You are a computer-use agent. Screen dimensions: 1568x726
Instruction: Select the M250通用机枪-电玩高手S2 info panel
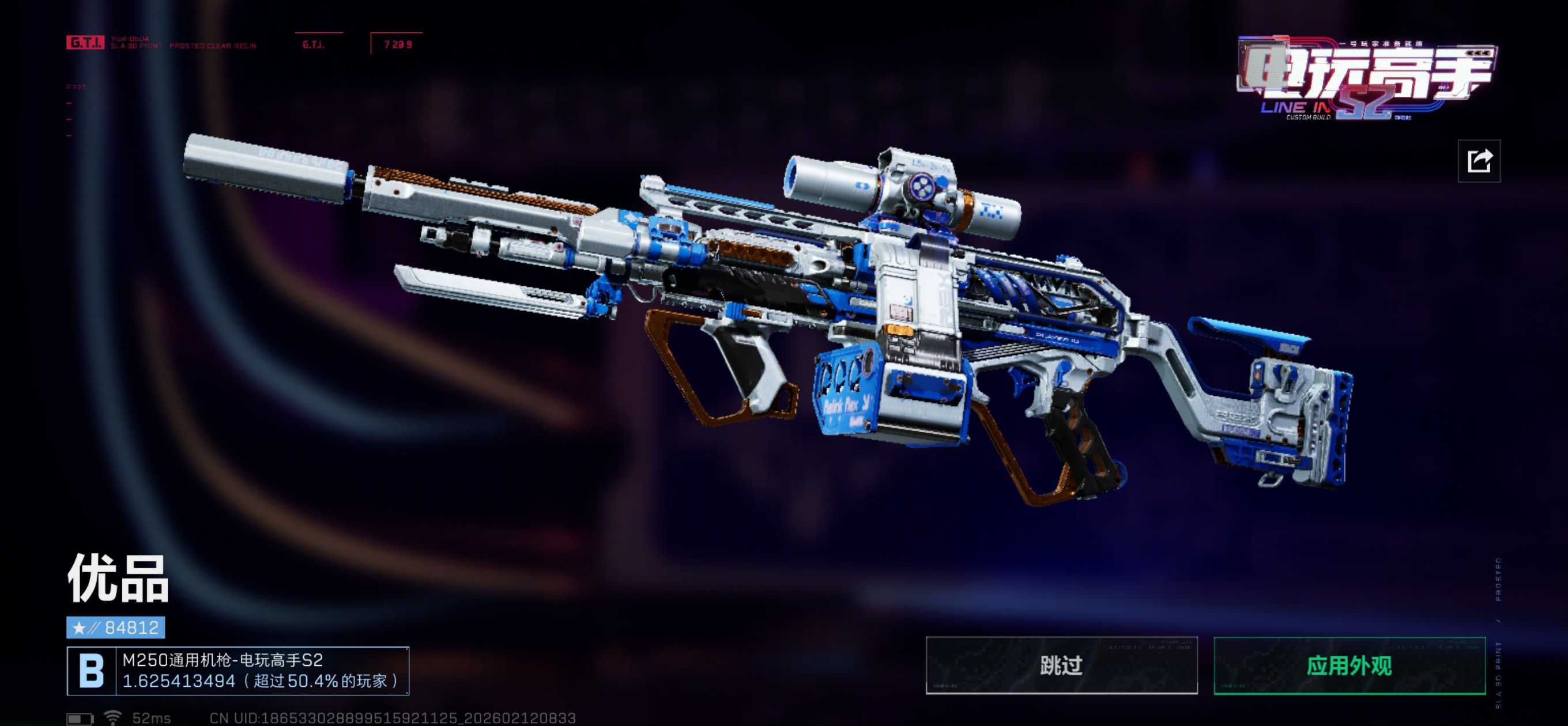click(238, 671)
